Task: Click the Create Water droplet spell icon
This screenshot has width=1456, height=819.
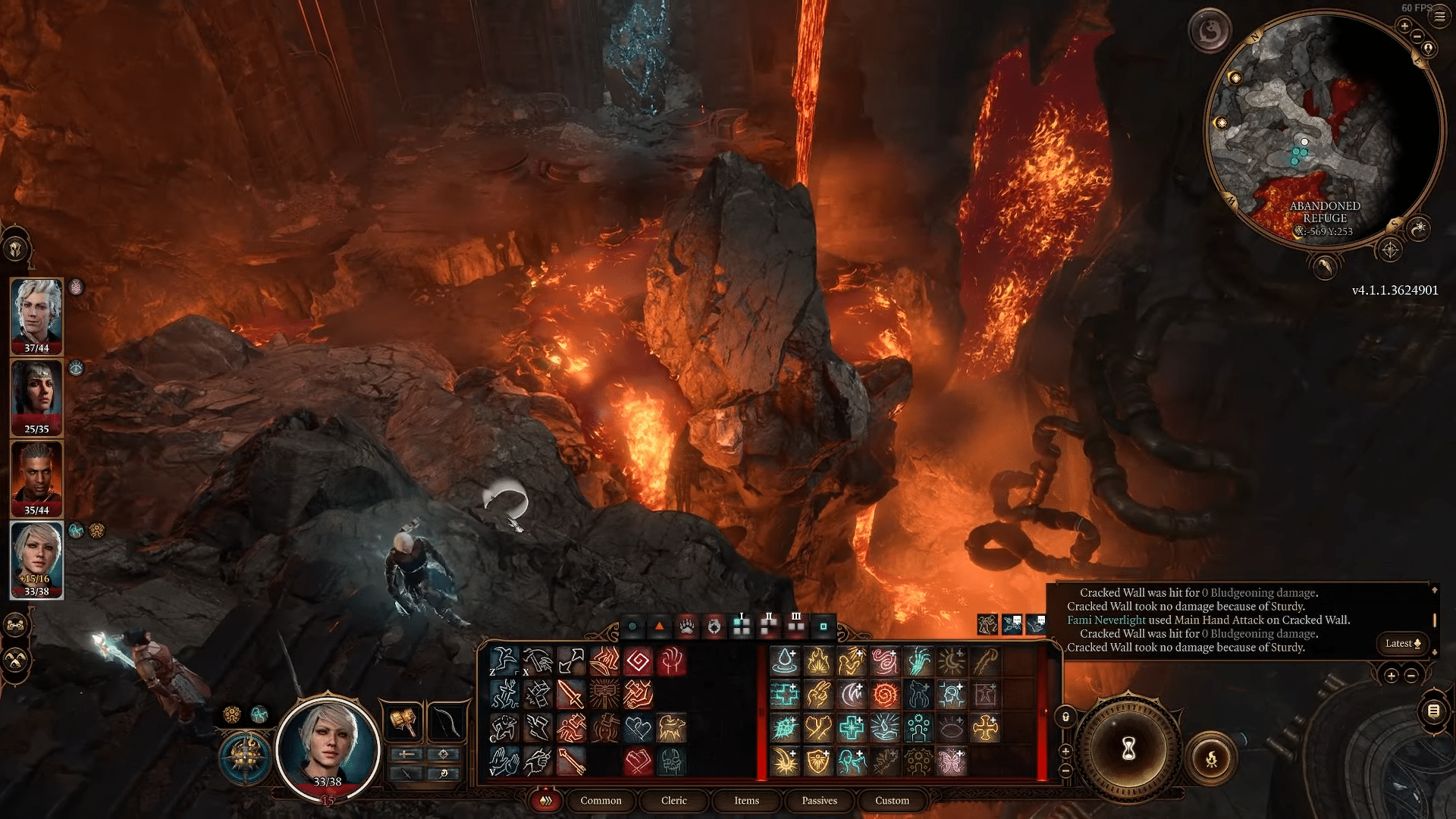Action: point(783,661)
